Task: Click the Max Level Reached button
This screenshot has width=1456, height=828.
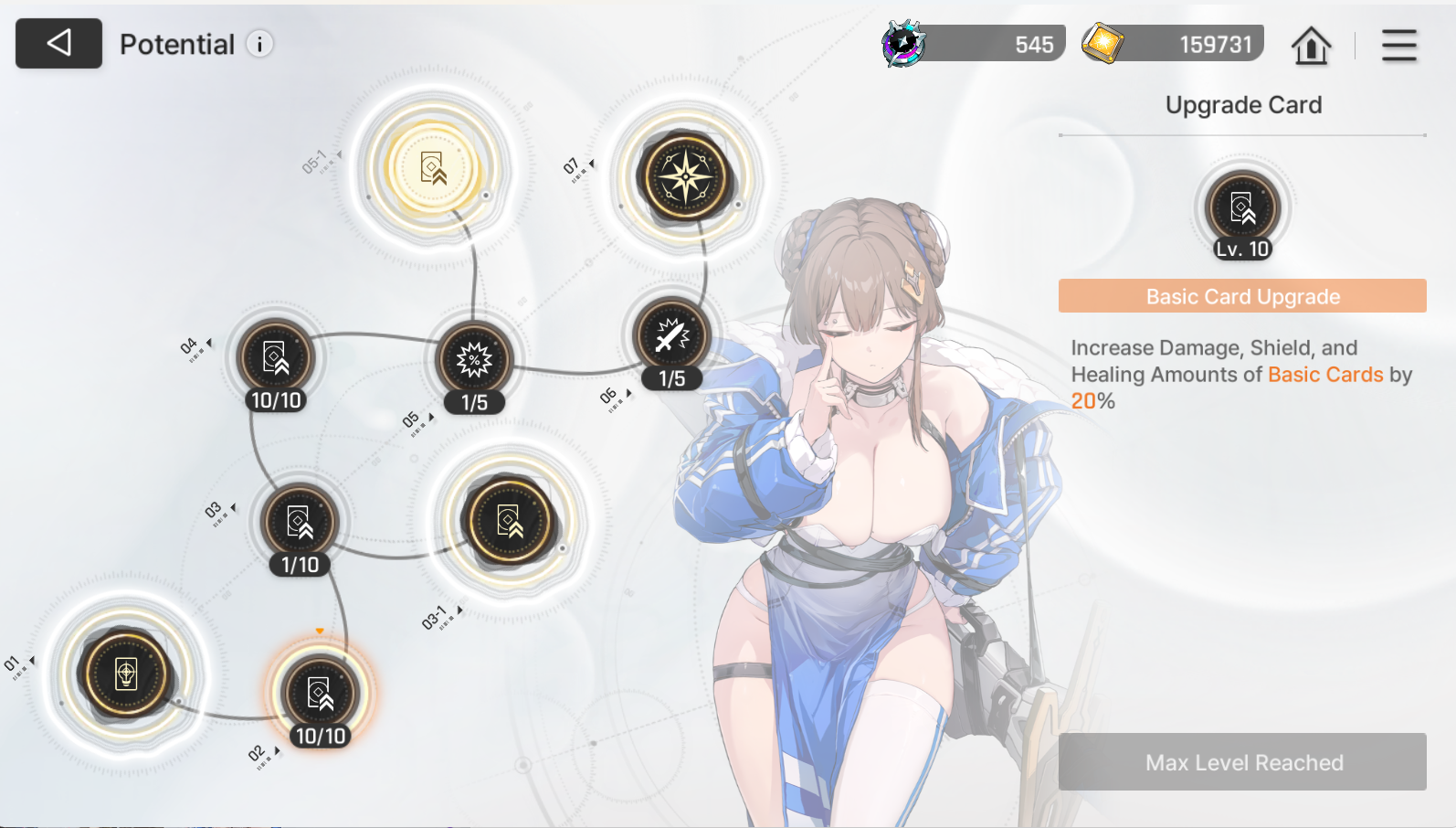Action: click(1242, 762)
